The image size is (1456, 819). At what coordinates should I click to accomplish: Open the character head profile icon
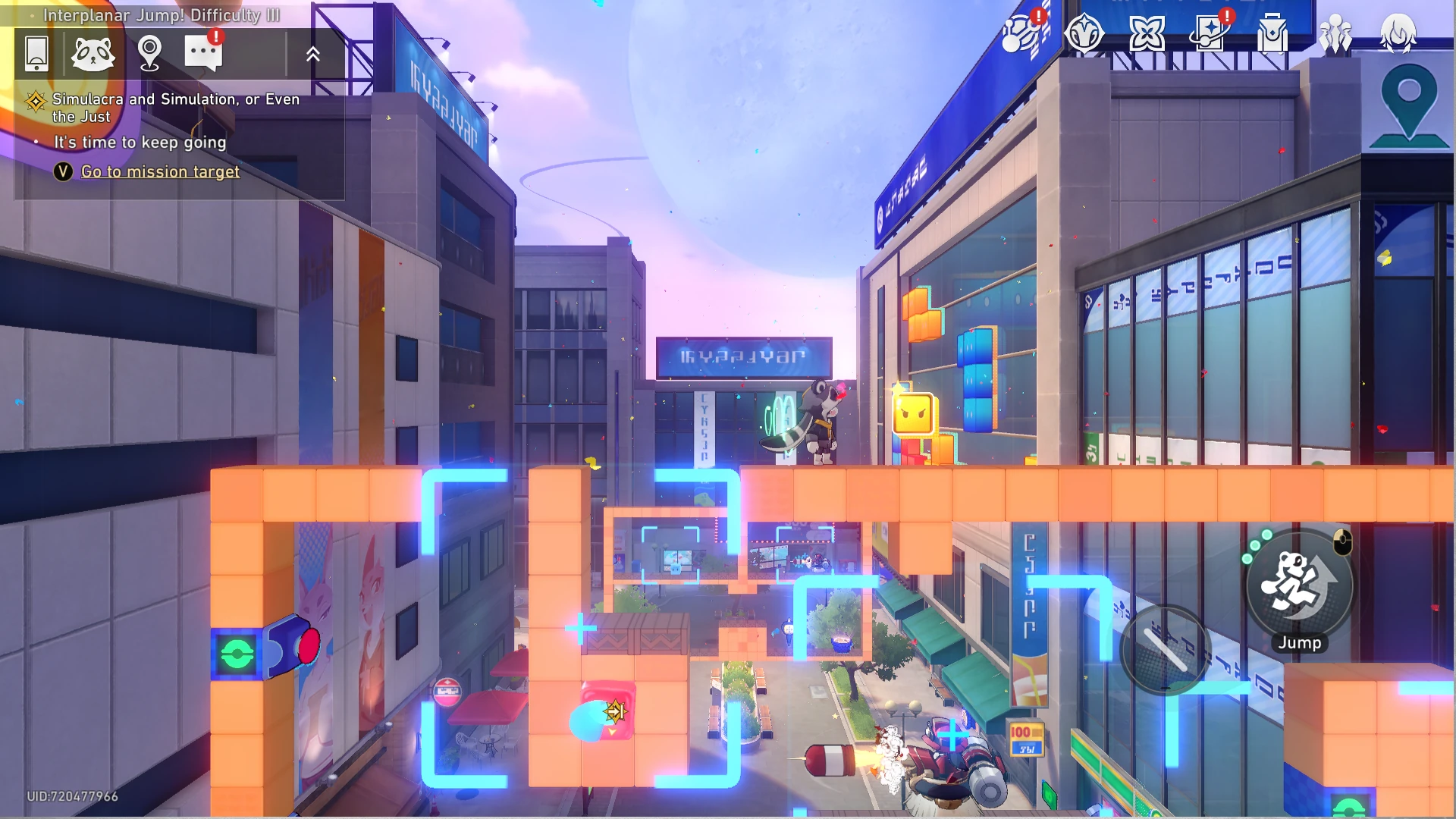[x=1398, y=34]
